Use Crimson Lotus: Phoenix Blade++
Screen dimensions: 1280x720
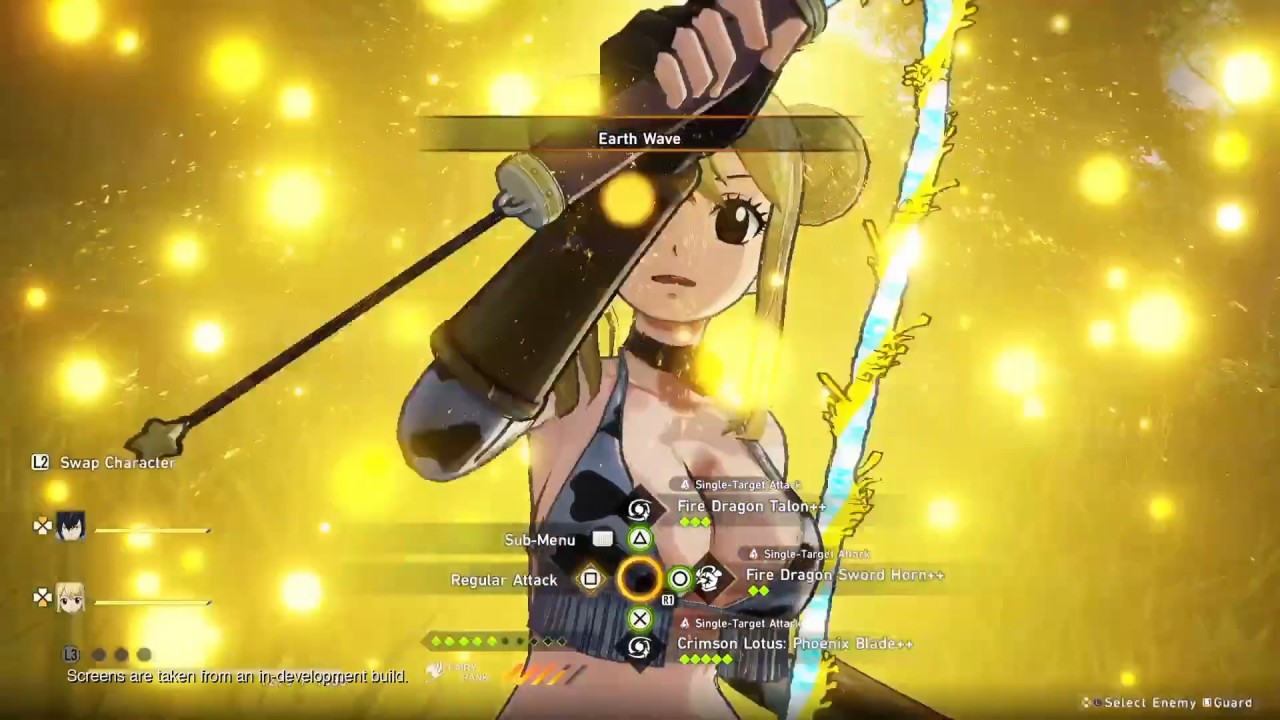pyautogui.click(x=794, y=644)
